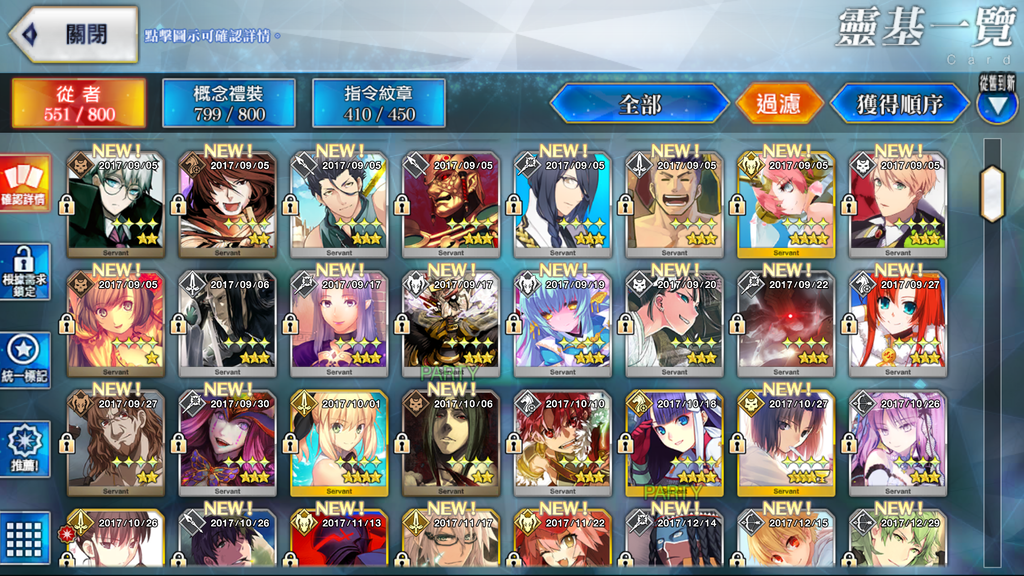
Task: Select the servant card dated 2017/09/06
Action: coord(227,320)
